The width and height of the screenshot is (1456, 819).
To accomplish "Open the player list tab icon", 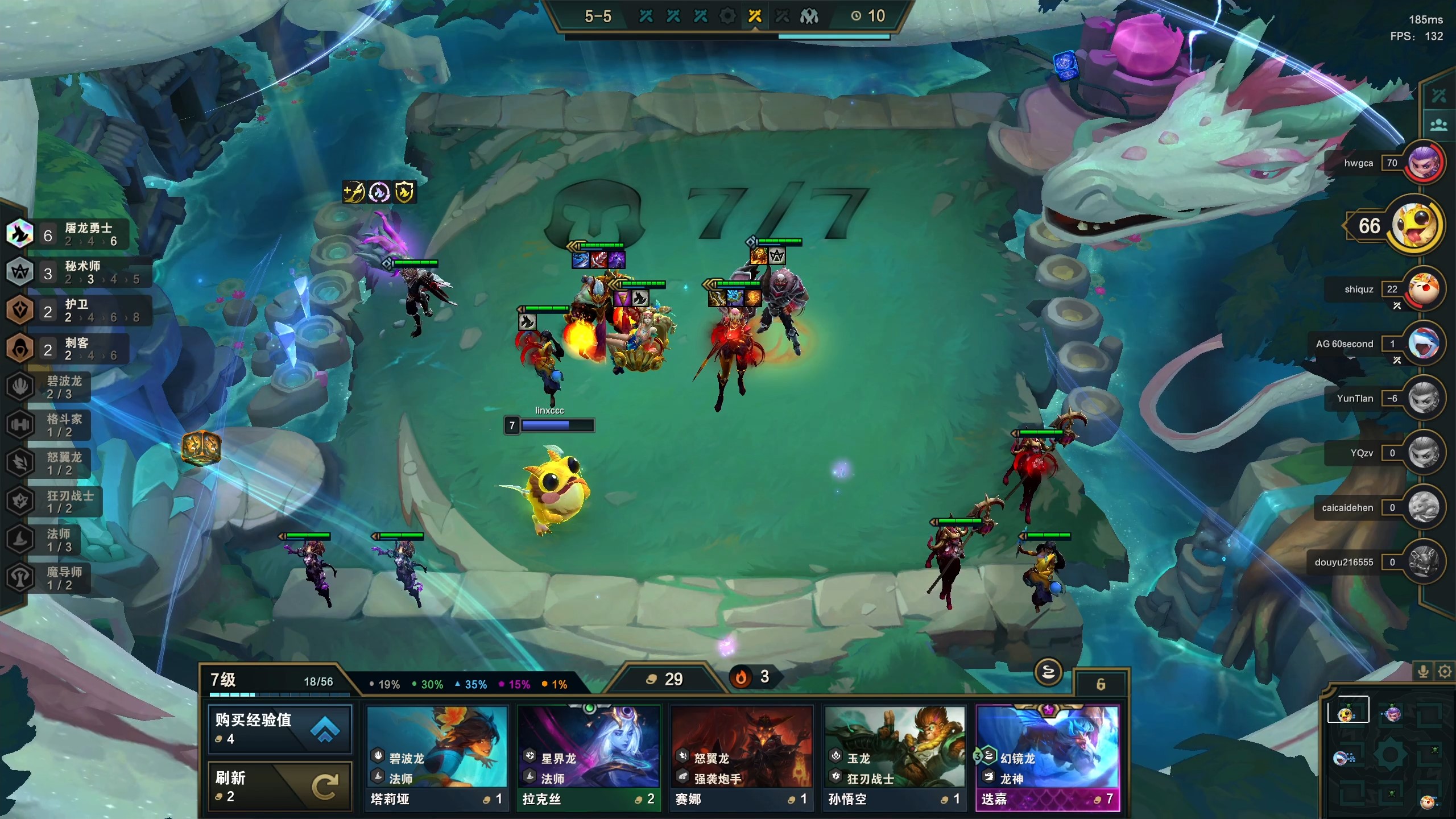I will tap(1439, 125).
